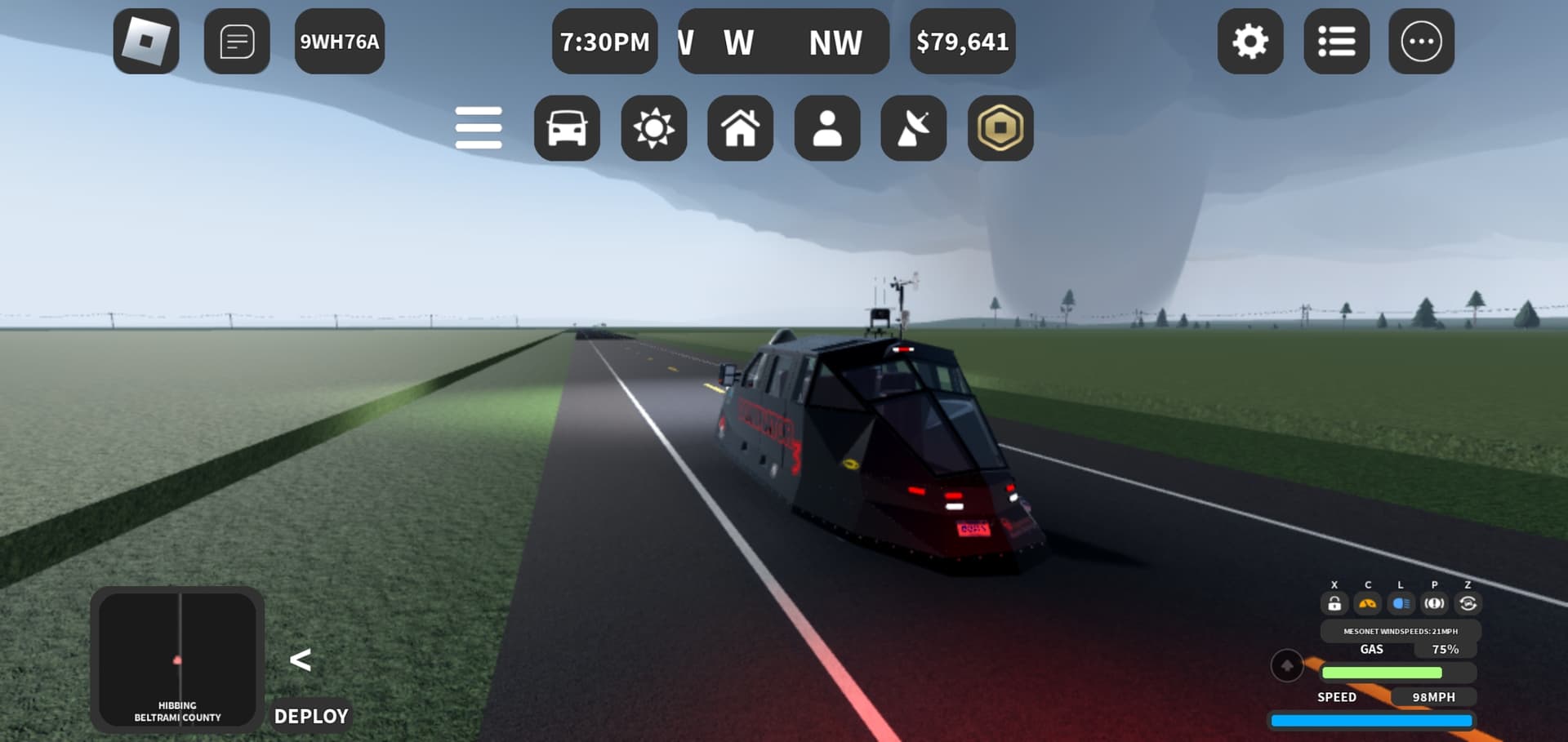Open the list menu at top right

tap(1336, 42)
